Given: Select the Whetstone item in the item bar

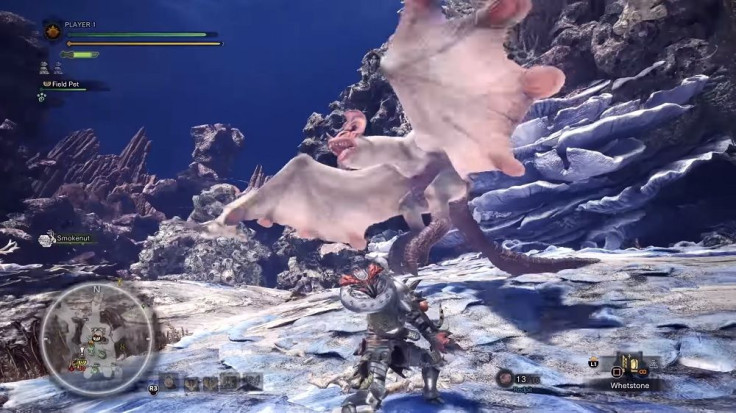Looking at the screenshot, I should [631, 365].
